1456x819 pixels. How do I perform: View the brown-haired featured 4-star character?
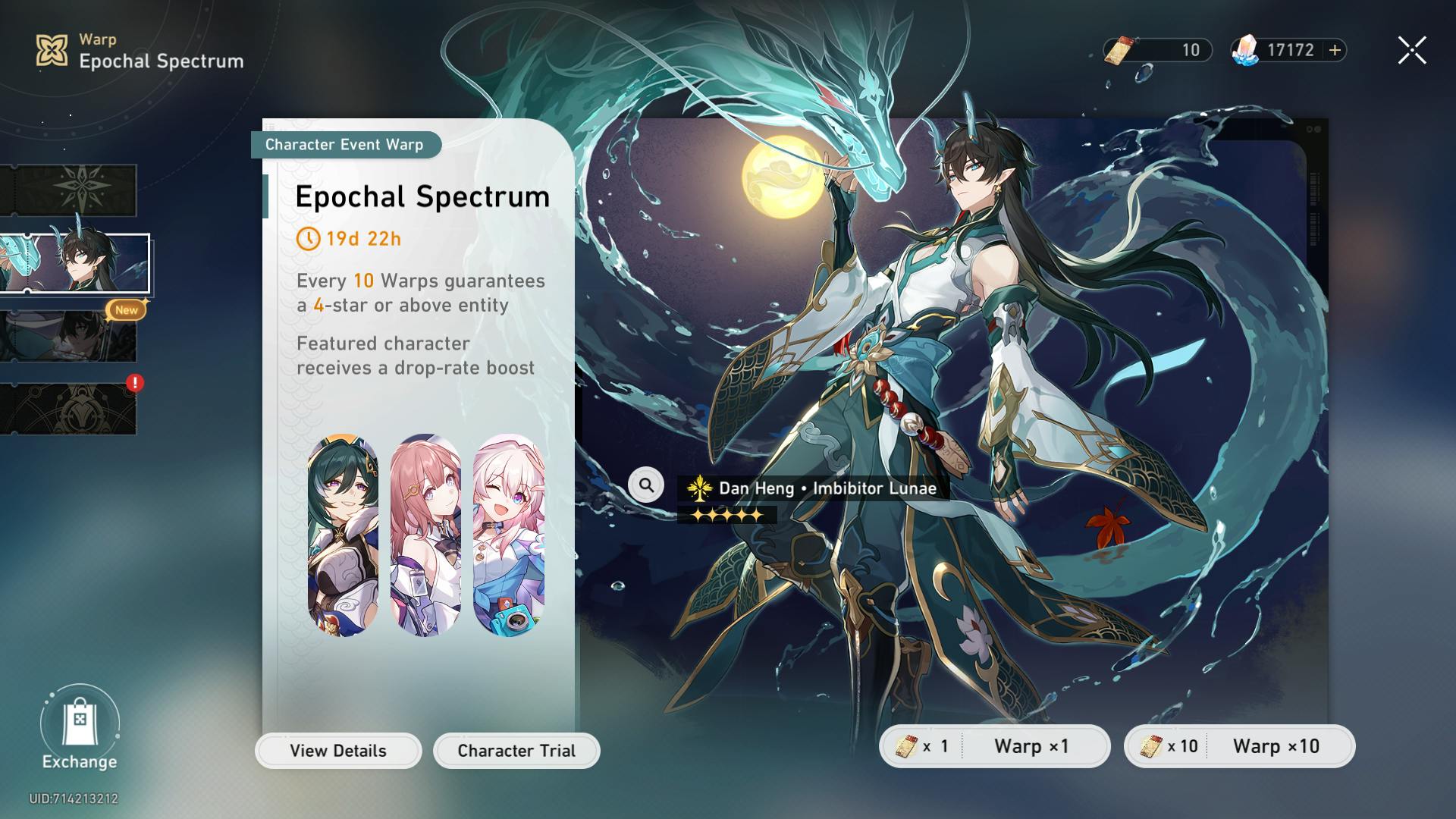[425, 535]
